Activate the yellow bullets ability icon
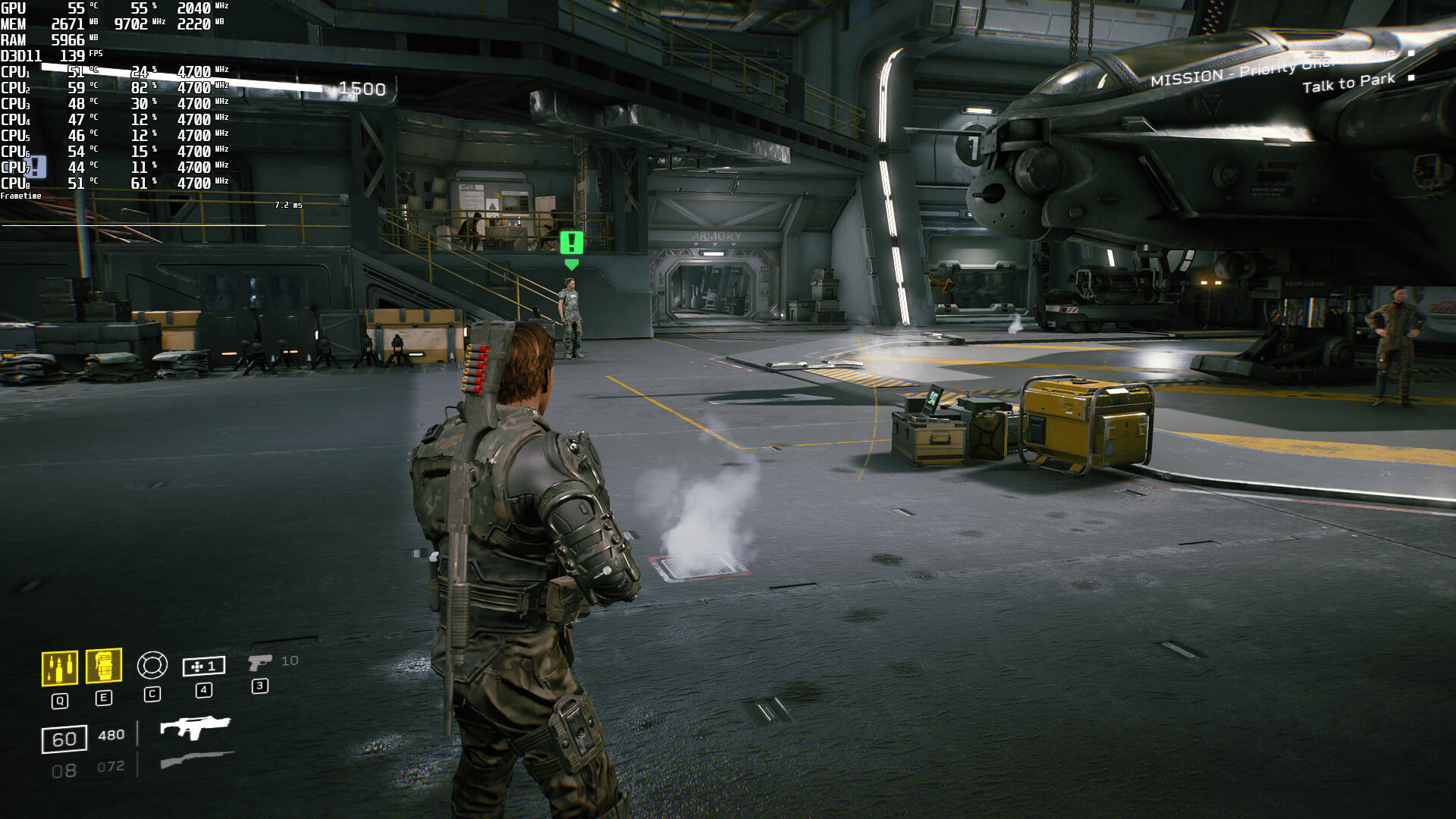Screen dimensions: 1456x819 tap(59, 668)
